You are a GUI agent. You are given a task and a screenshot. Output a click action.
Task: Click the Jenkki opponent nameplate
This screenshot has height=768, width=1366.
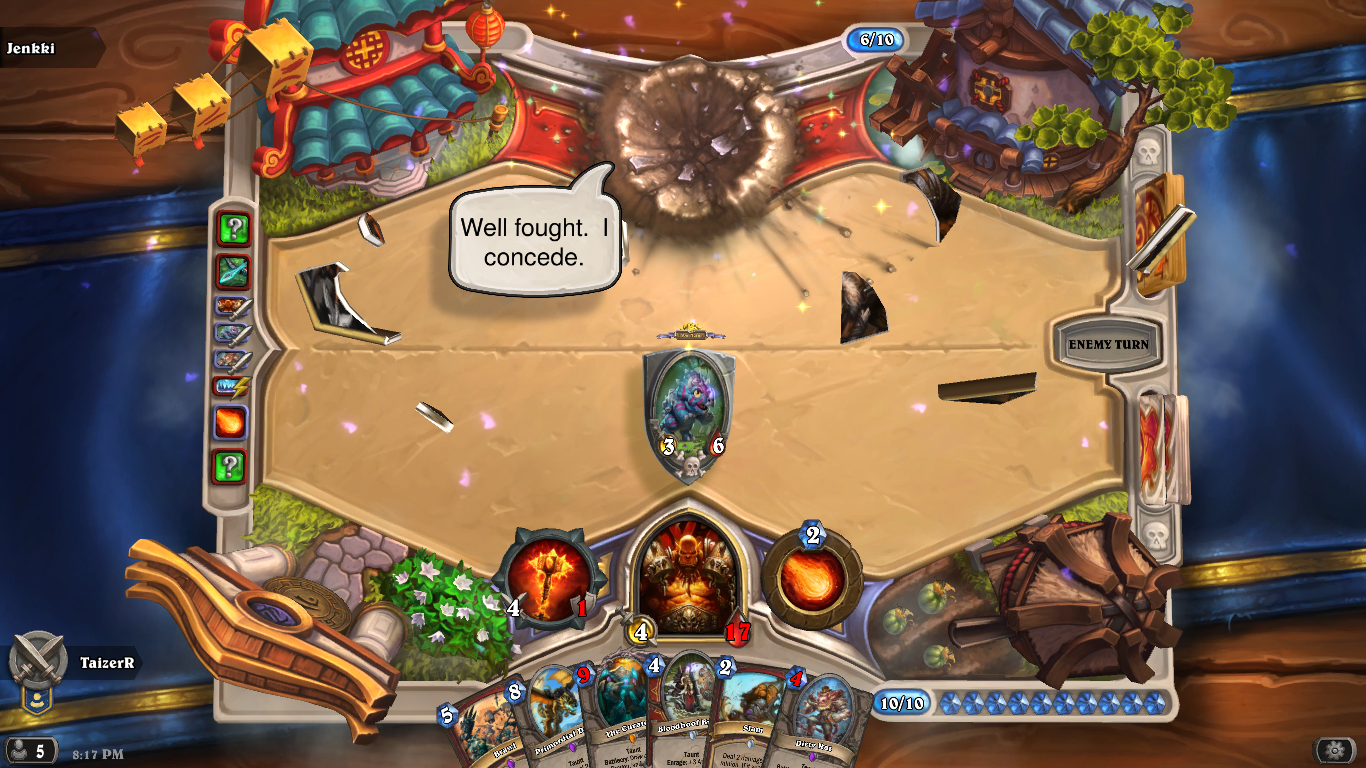[x=50, y=48]
